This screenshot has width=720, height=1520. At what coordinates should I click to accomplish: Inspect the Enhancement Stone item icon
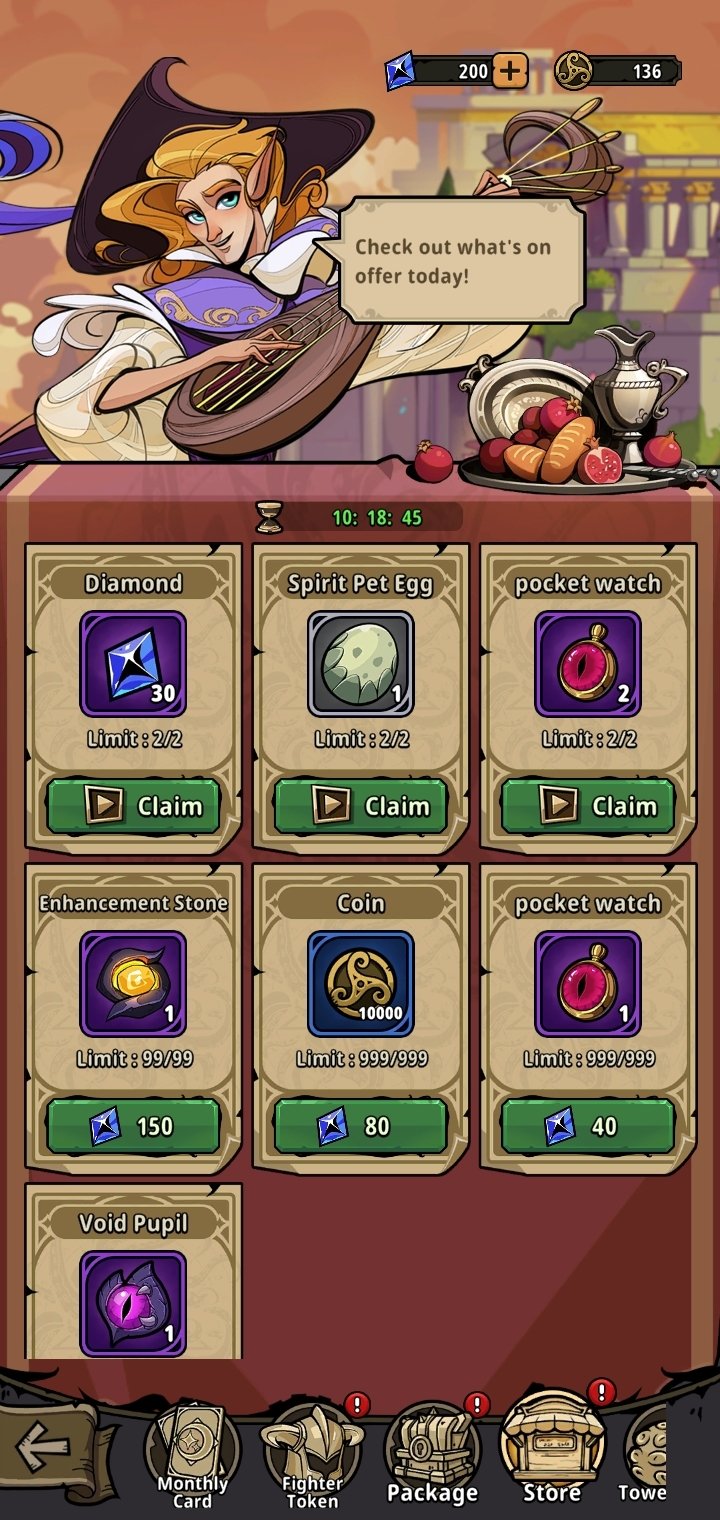[x=133, y=984]
